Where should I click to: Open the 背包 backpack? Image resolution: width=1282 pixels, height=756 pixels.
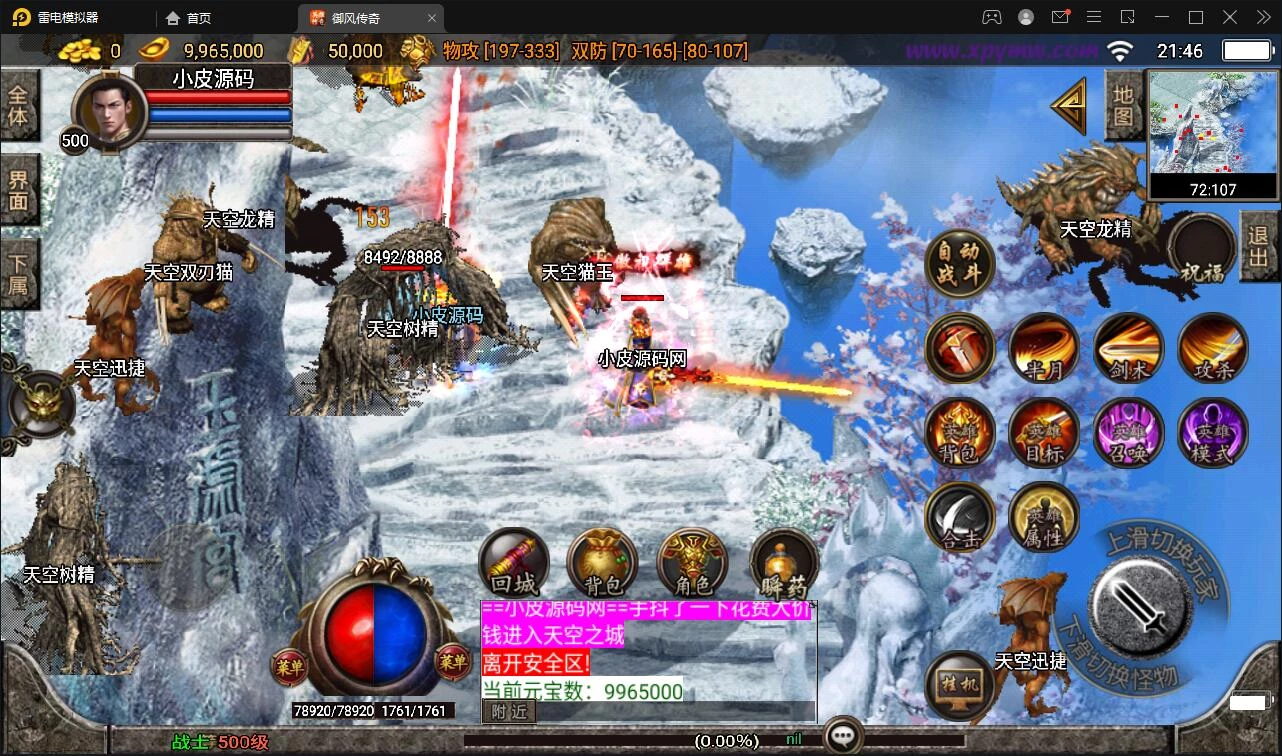click(x=602, y=562)
